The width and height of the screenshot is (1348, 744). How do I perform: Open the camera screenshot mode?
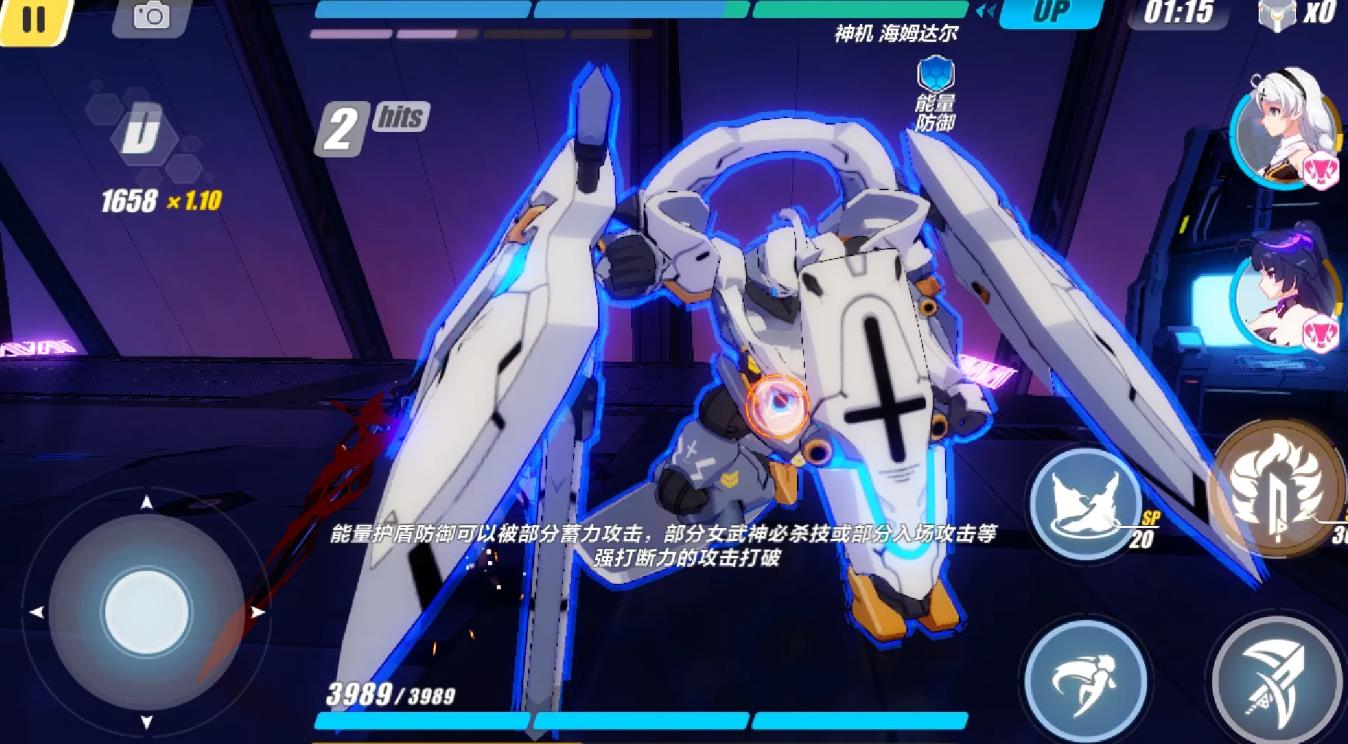[x=151, y=16]
